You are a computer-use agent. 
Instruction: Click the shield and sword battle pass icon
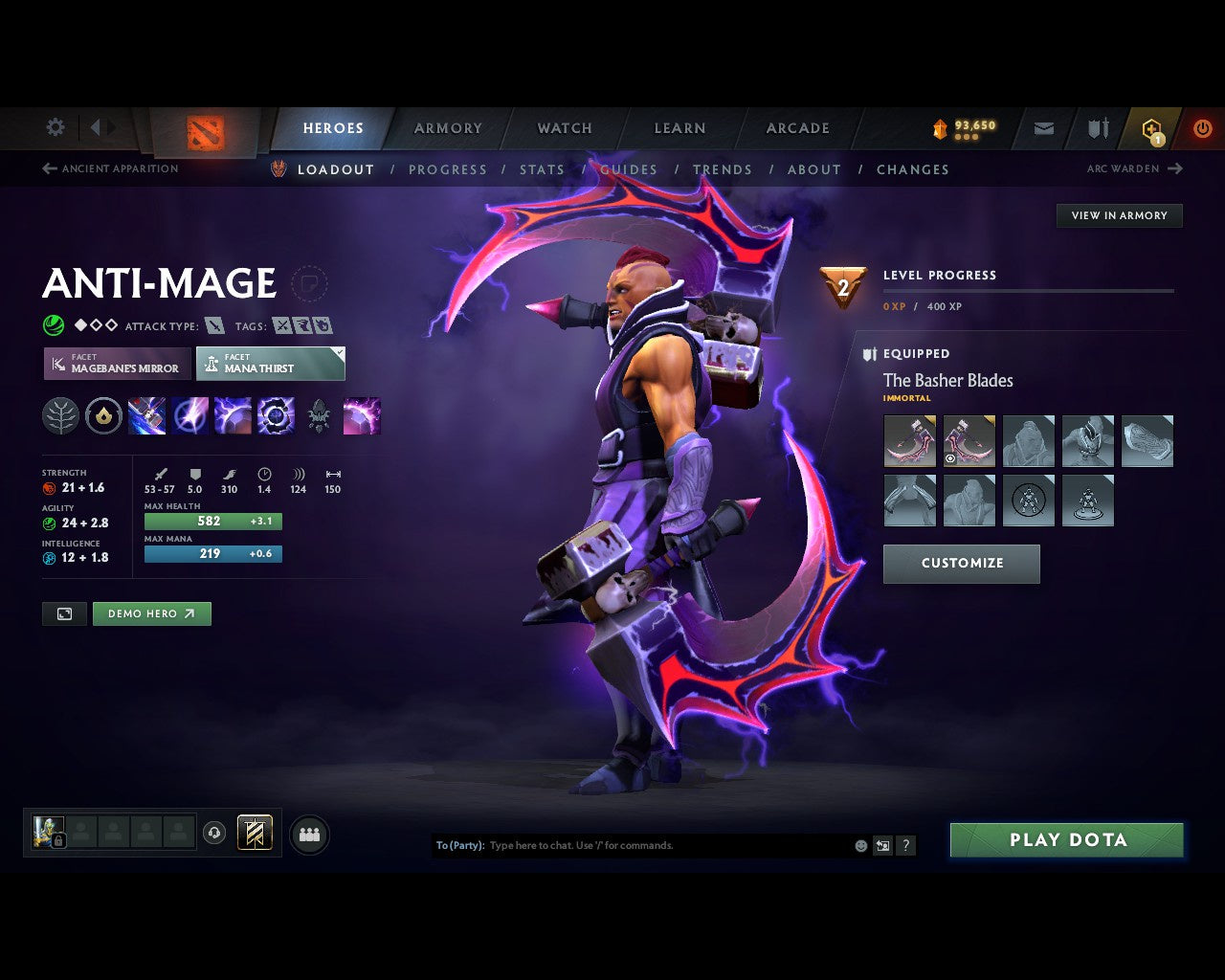click(x=1097, y=127)
